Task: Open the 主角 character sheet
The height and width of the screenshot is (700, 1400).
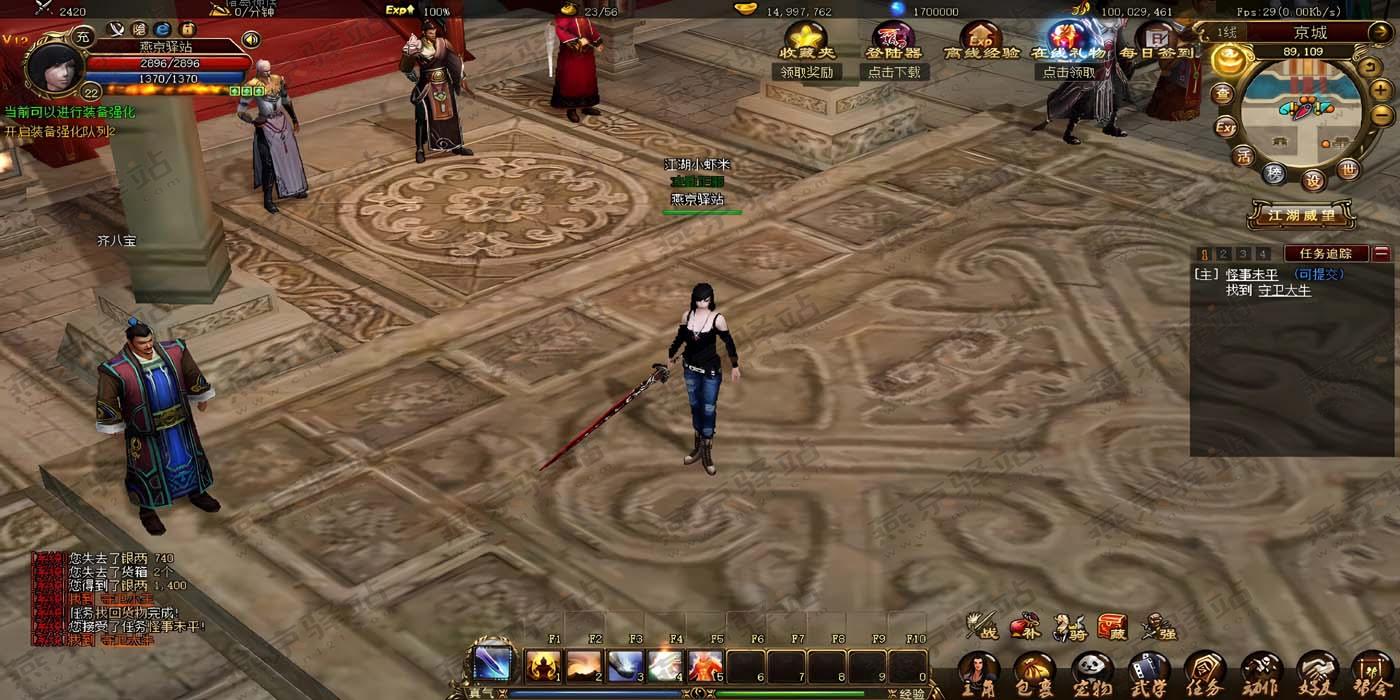Action: pos(978,670)
